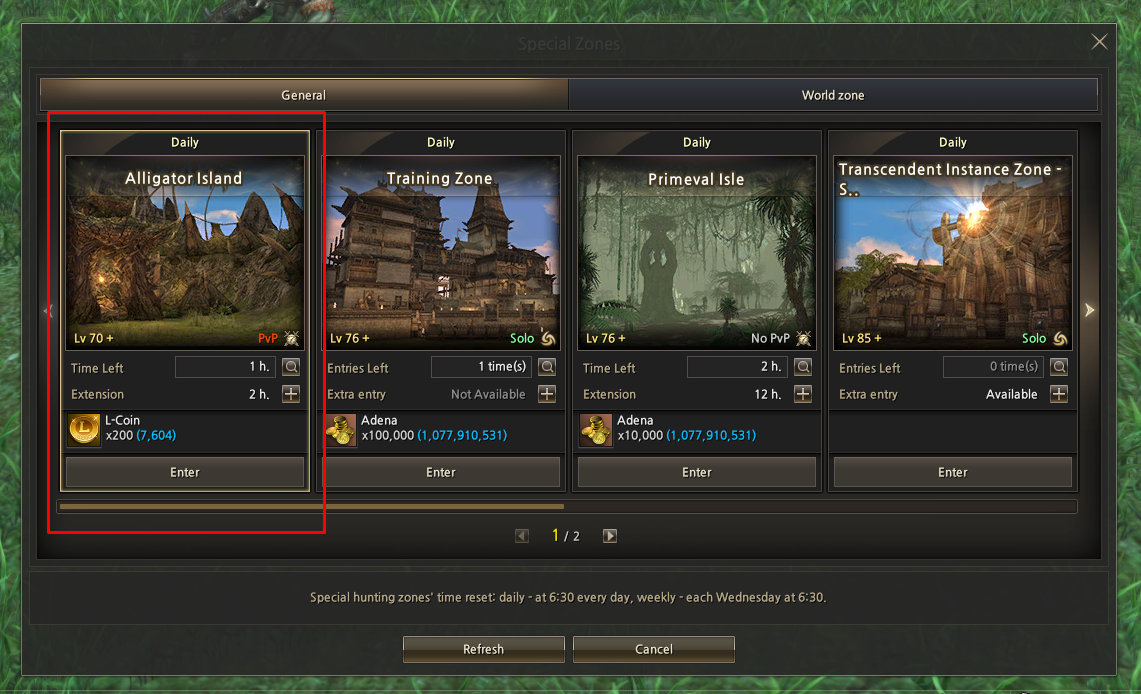
Task: Select the General tab
Action: coord(303,95)
